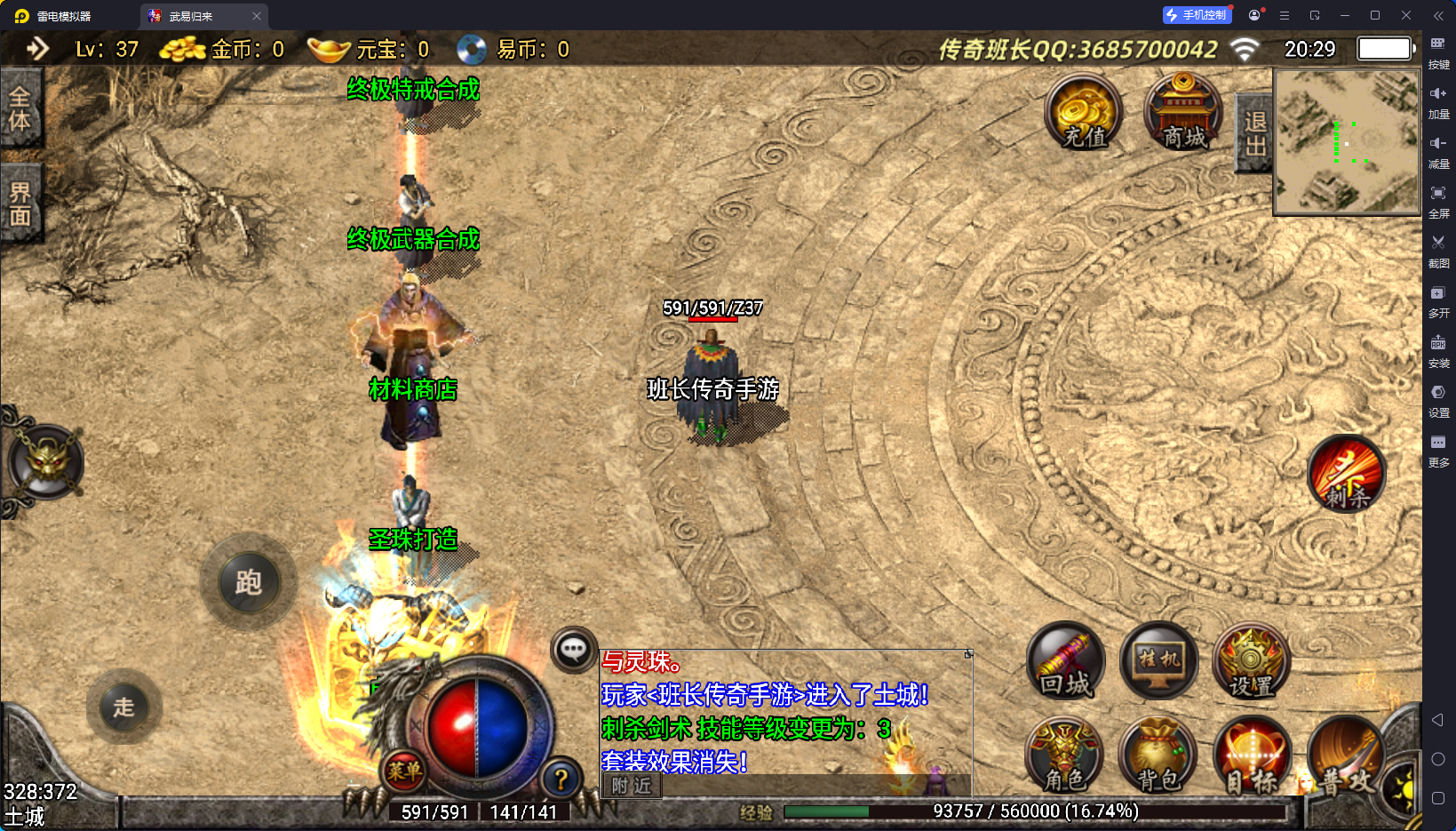1456x831 pixels.
Task: Select the 全体 button on the left edge
Action: 20,108
